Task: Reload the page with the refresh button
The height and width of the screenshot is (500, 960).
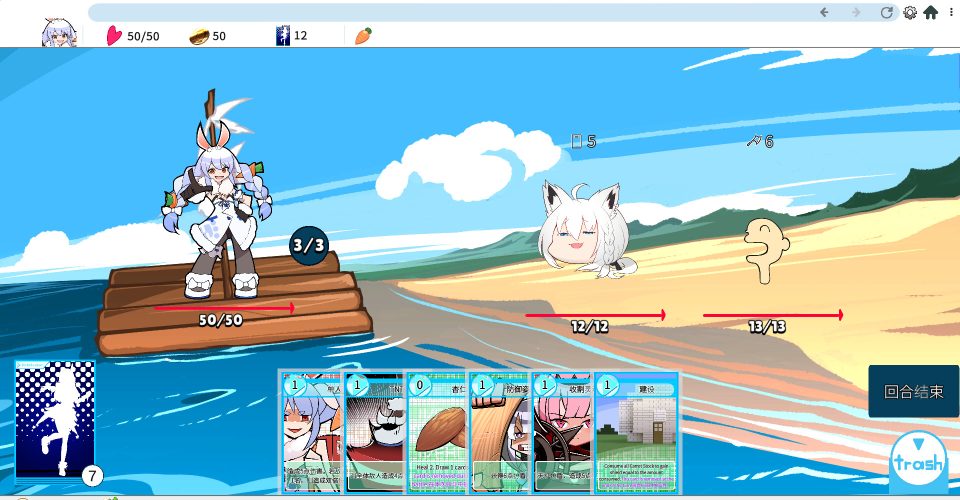Action: tap(886, 13)
